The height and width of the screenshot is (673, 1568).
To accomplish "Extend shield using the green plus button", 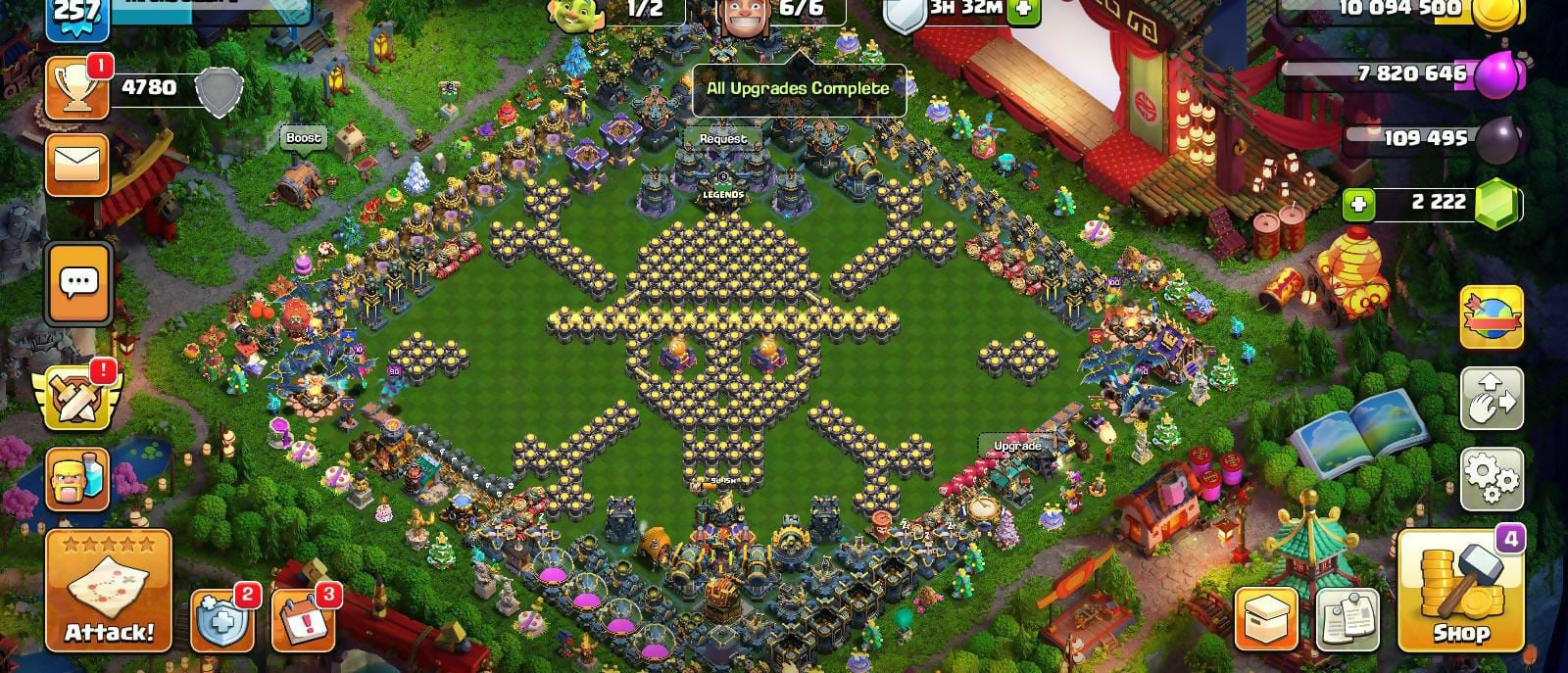I will pyautogui.click(x=1023, y=10).
